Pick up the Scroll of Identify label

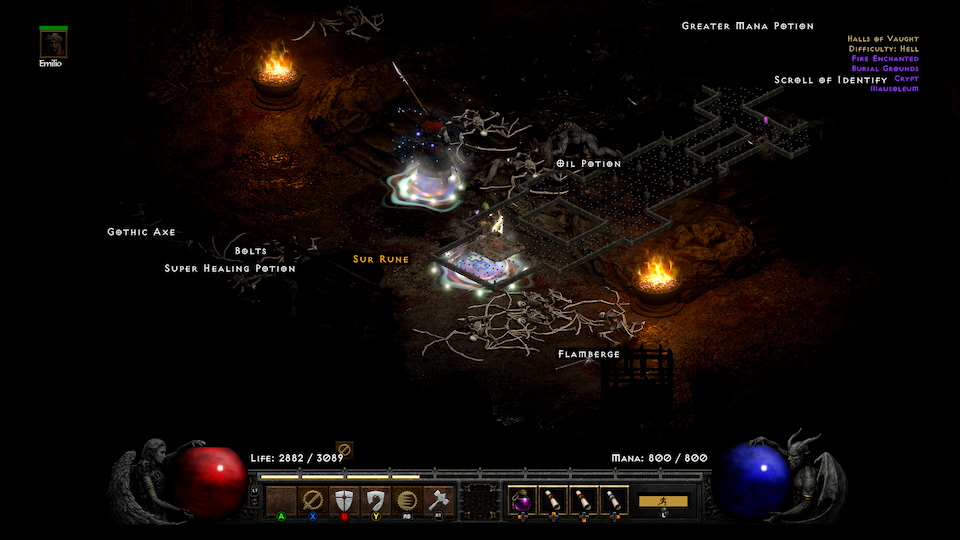(x=830, y=80)
